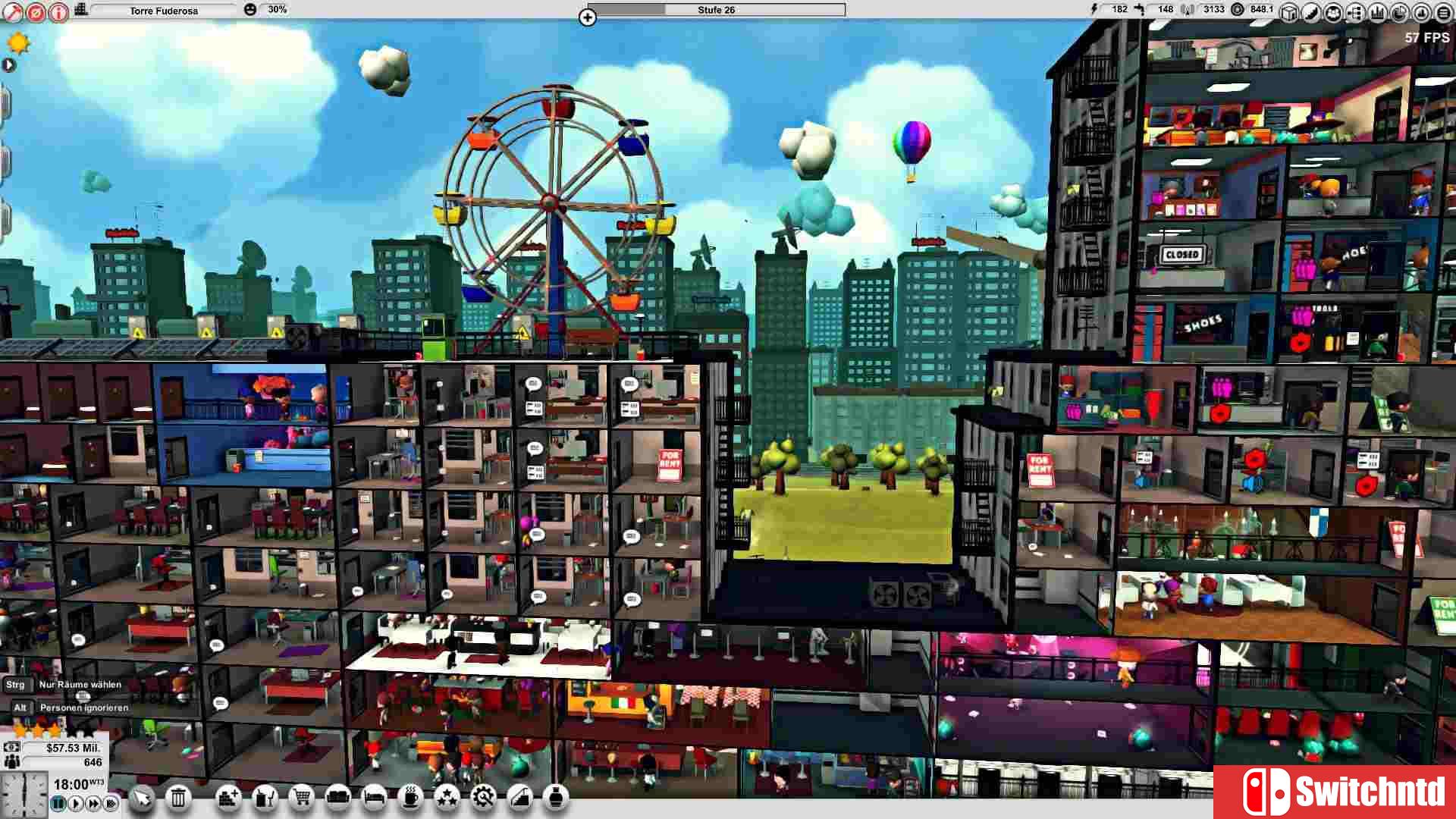Open the hotel bed room menu

tap(375, 799)
